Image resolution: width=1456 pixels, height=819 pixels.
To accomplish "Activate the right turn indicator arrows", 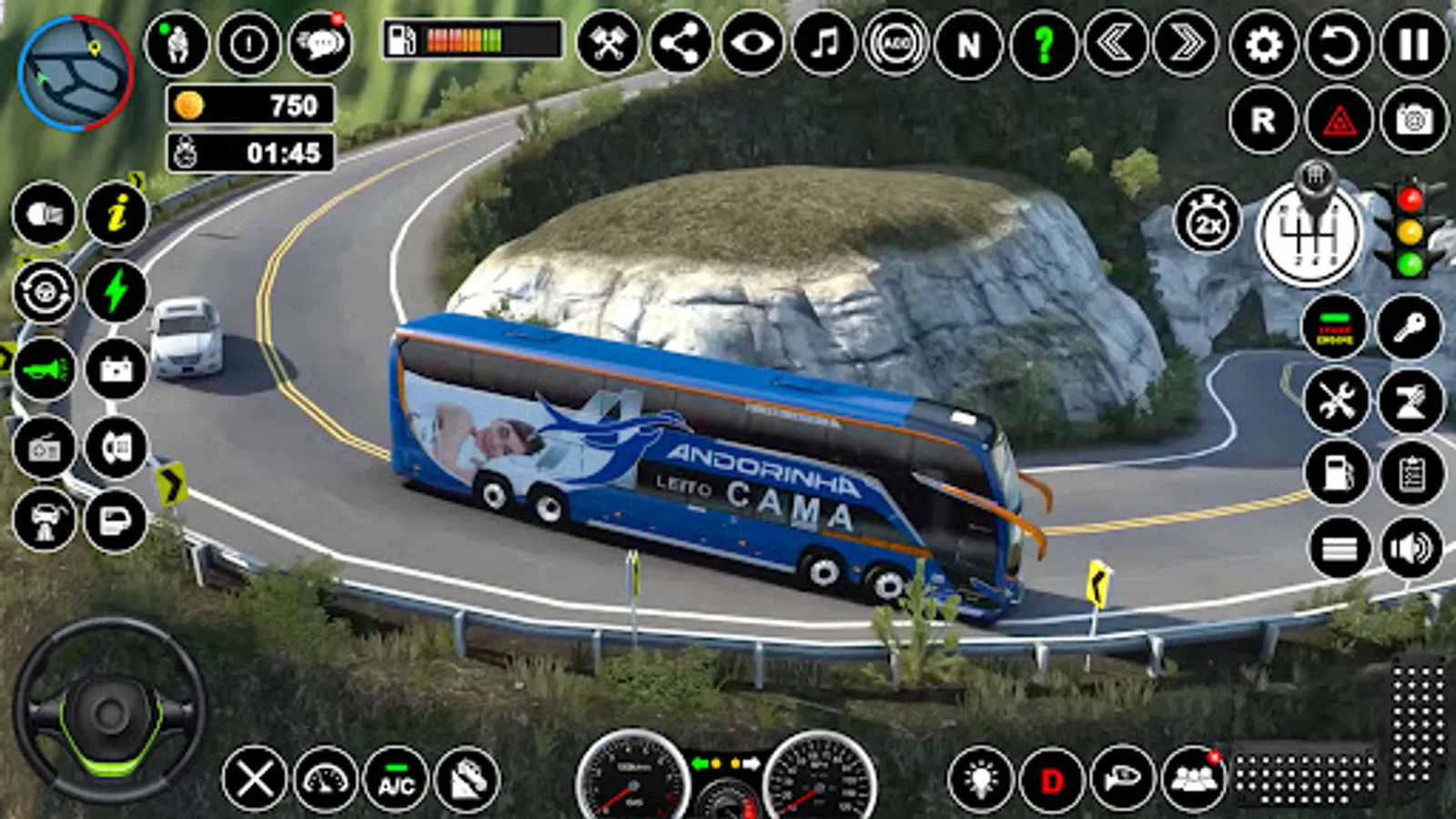I will coord(1186,44).
